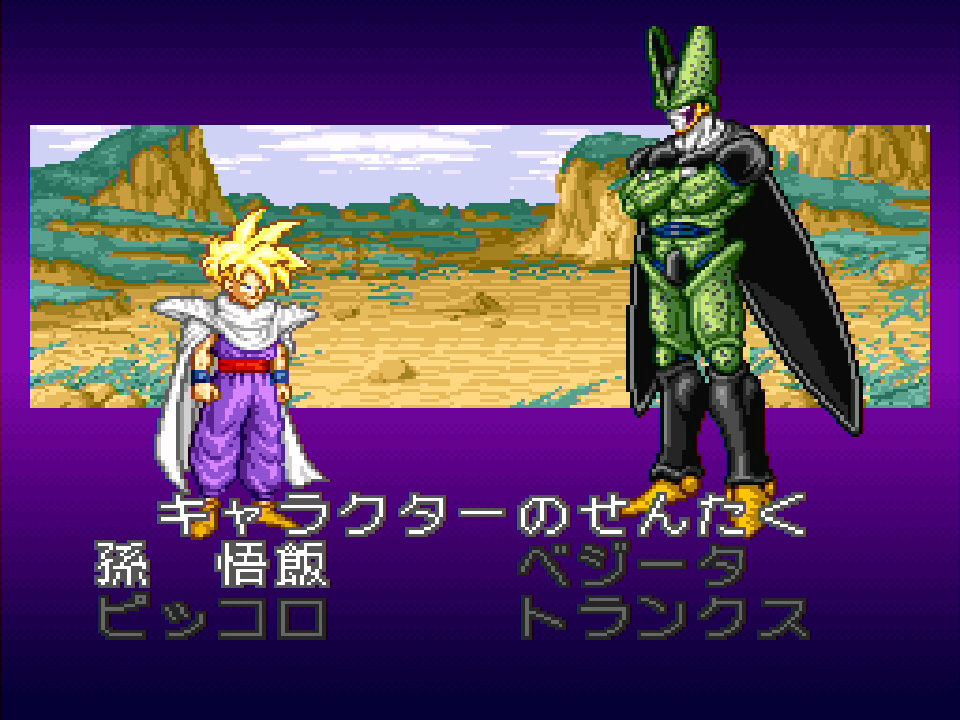Screen dimensions: 960x720
Task: Select 孫 悟飯 (Son Gohan) as the character
Action: point(212,568)
